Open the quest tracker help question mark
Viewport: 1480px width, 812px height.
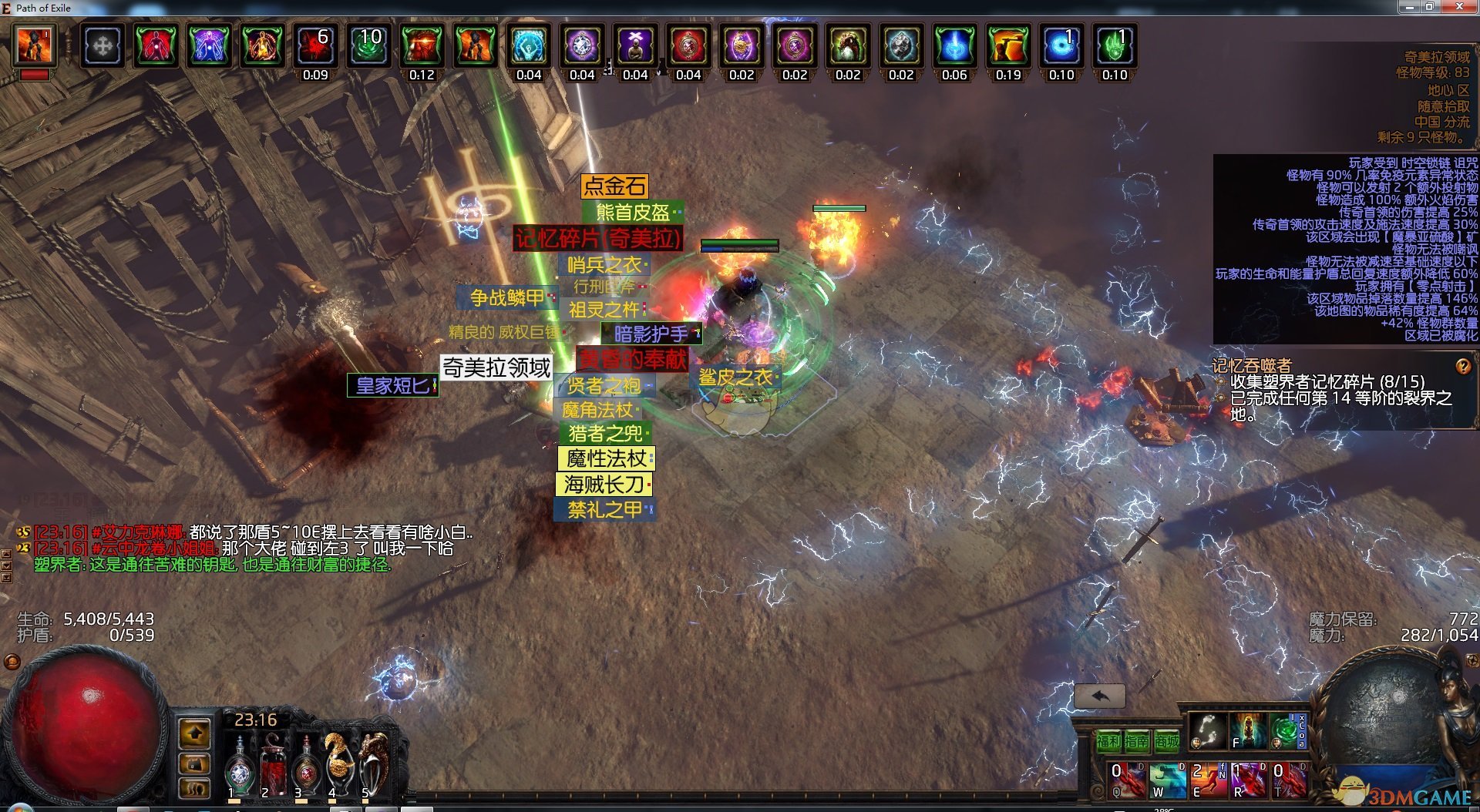(x=1462, y=367)
